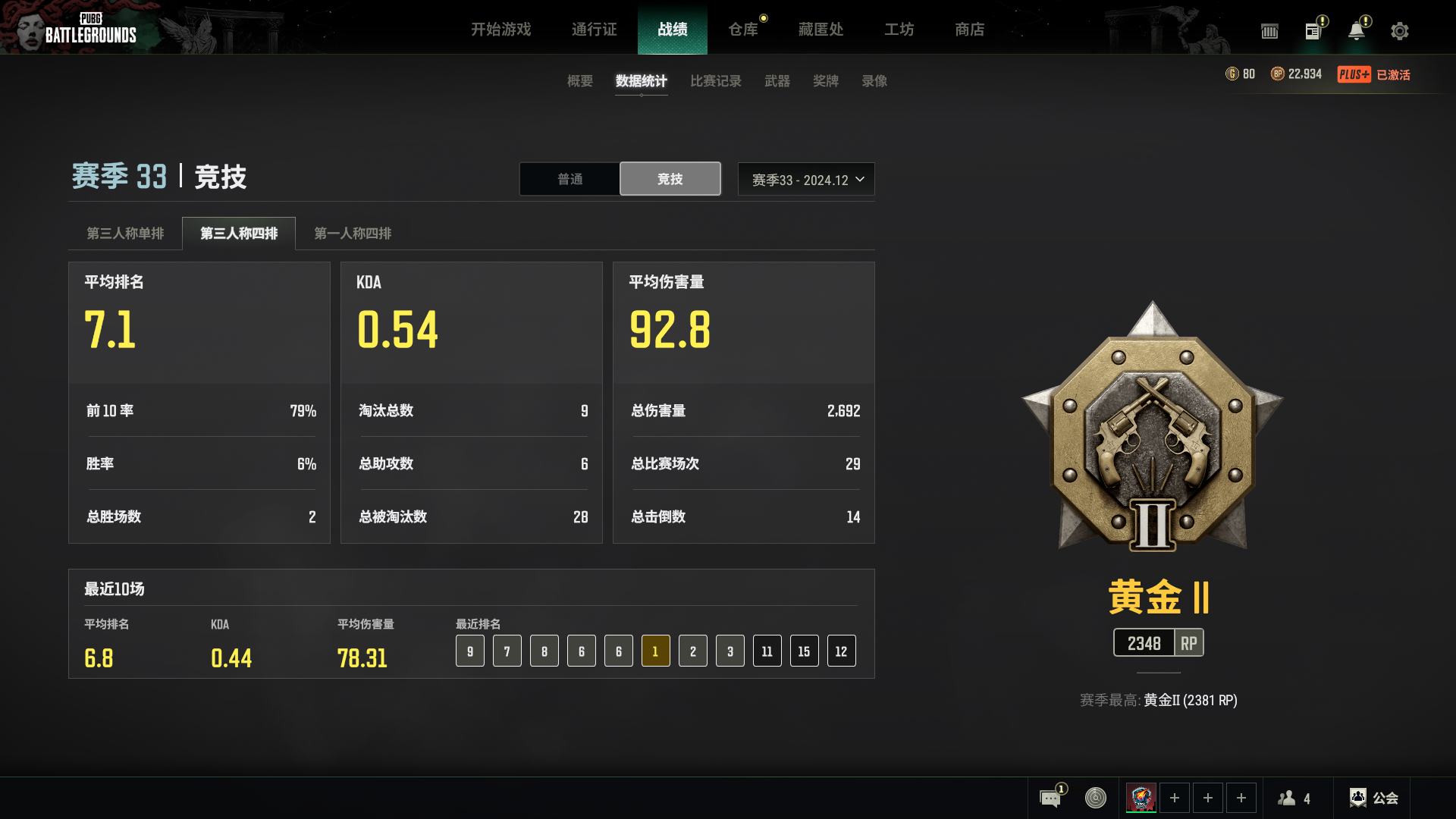Navigate to the 商店 menu
This screenshot has height=819, width=1456.
pyautogui.click(x=969, y=30)
